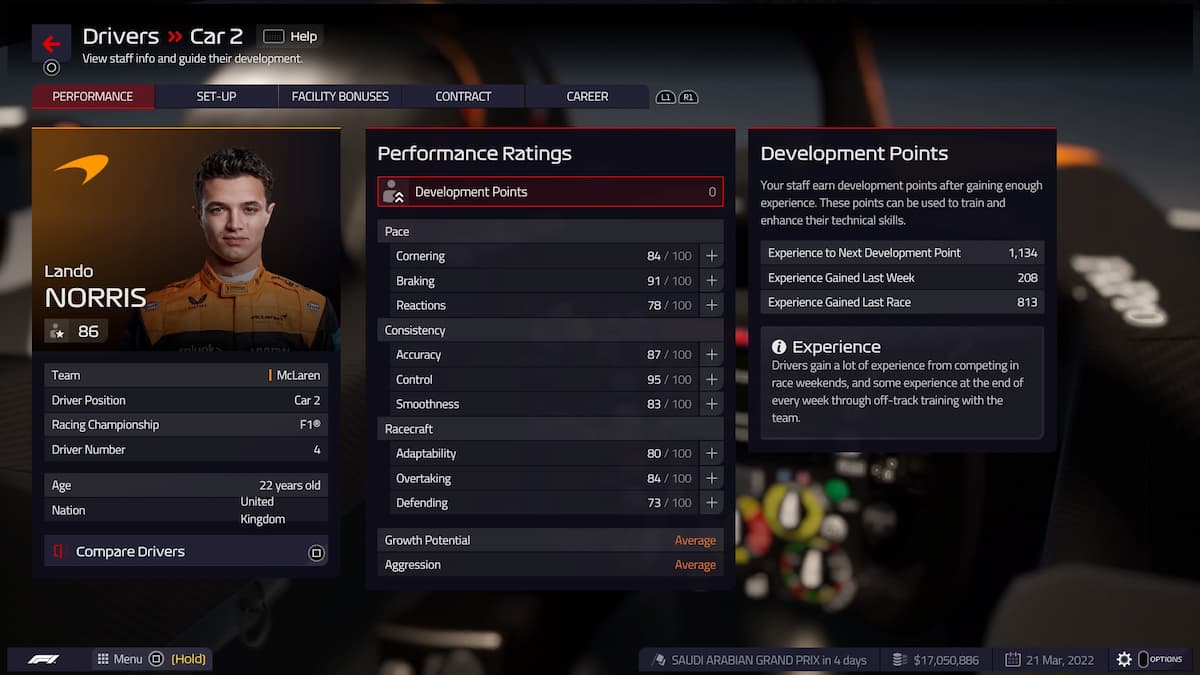This screenshot has width=1200, height=675.
Task: Select the Development Points row
Action: 550,192
